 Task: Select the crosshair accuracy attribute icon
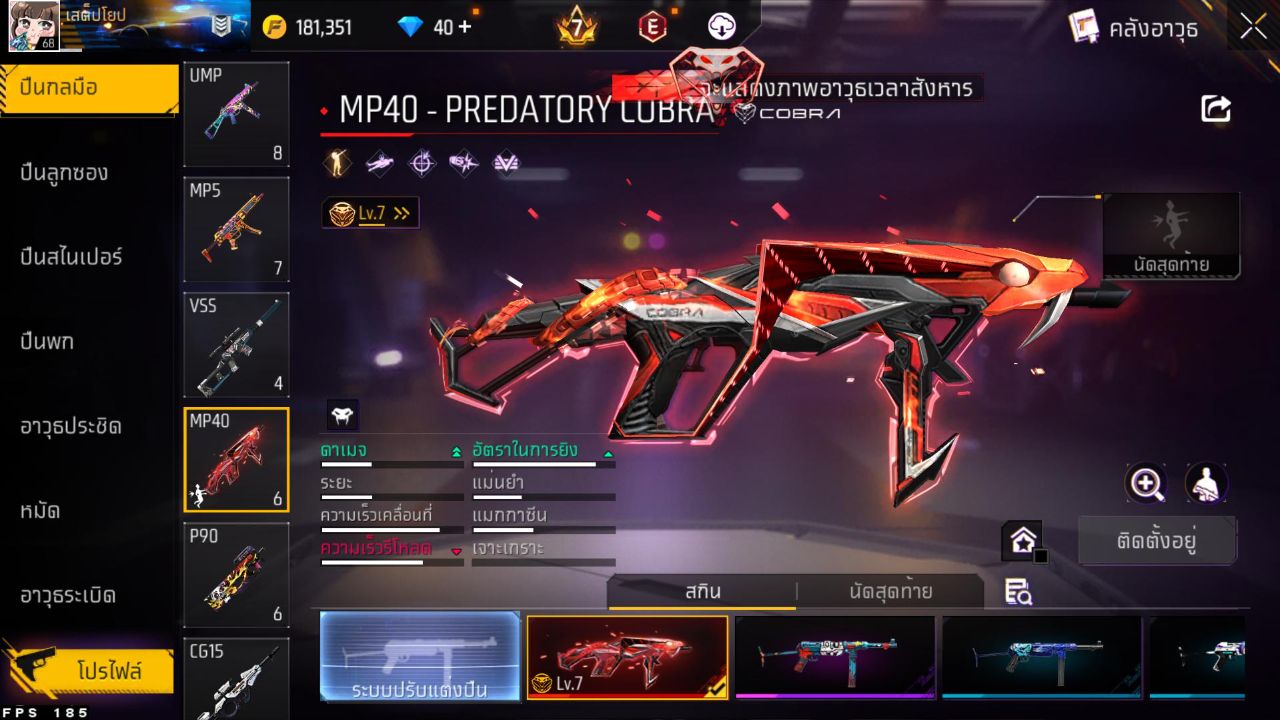[x=420, y=163]
